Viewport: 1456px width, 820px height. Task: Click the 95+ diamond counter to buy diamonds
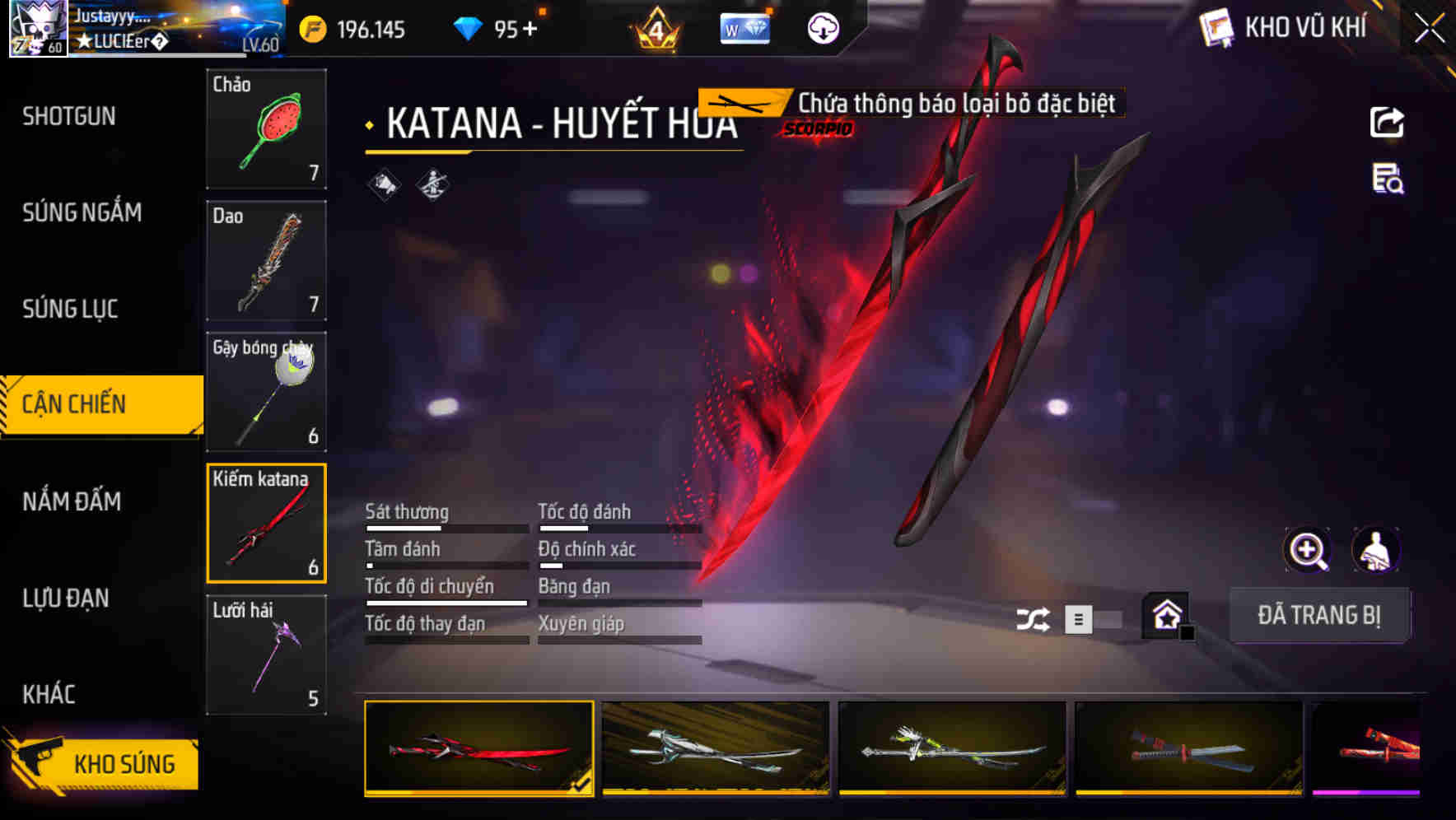(x=508, y=27)
